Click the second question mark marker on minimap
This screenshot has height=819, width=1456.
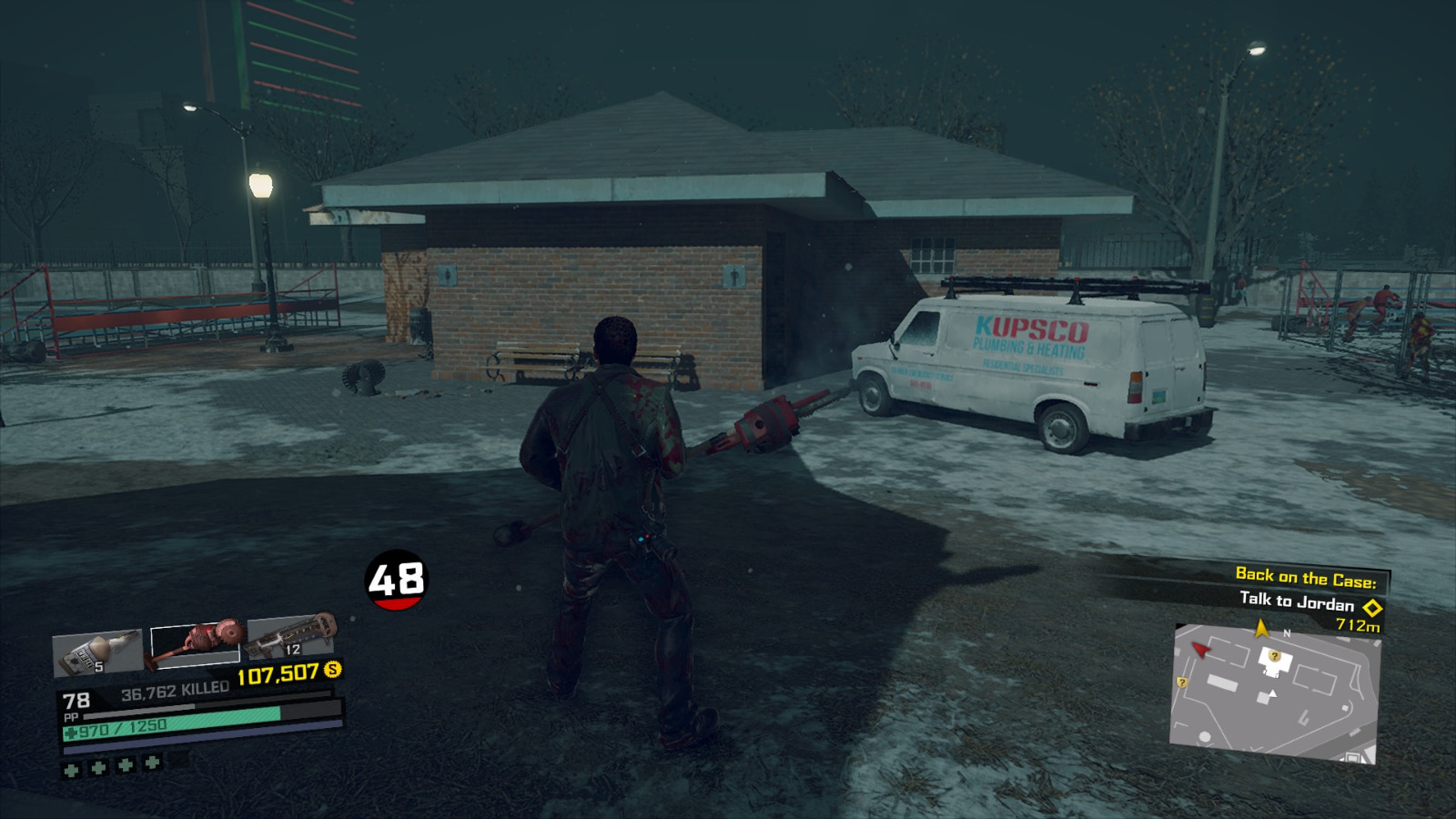pyautogui.click(x=1182, y=682)
